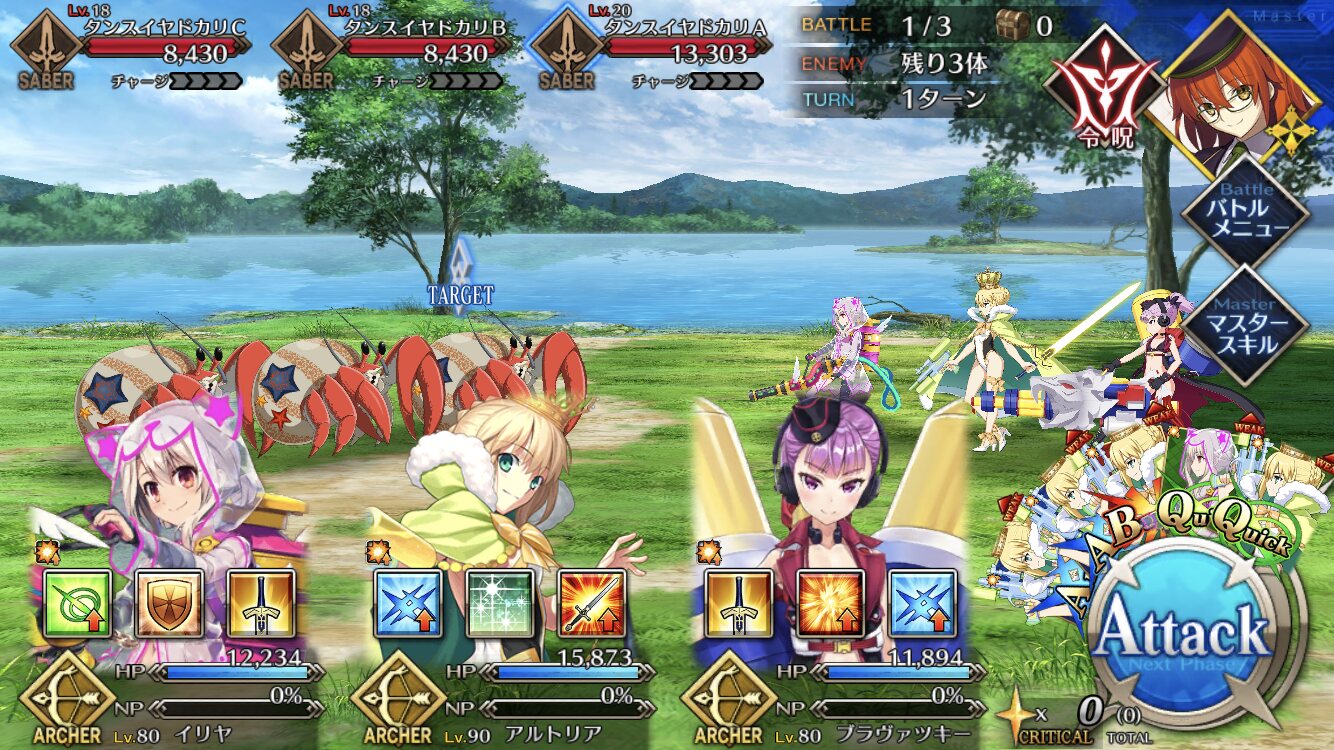Target the タンスイヤドカリC enemy nameplate
This screenshot has width=1334, height=750.
tap(160, 40)
